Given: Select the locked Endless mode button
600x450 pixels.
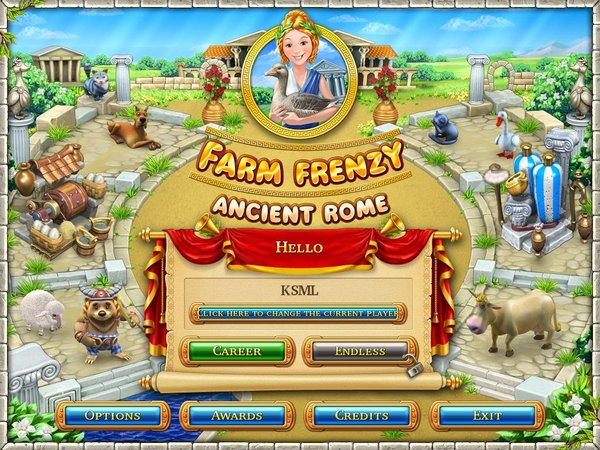Looking at the screenshot, I should point(360,352).
